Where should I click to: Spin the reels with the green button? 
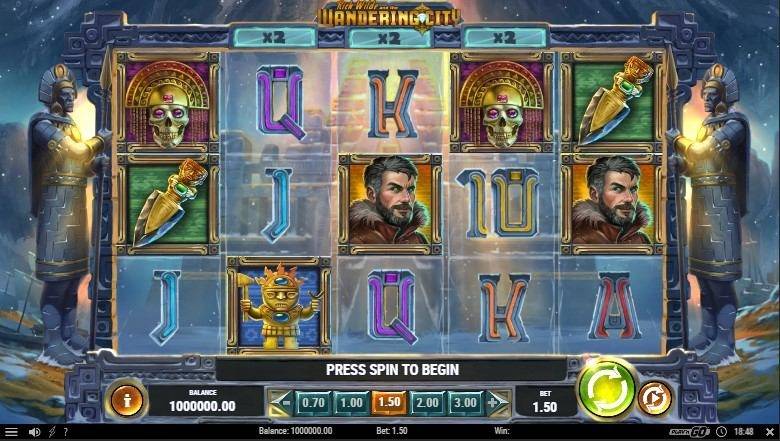coord(606,387)
